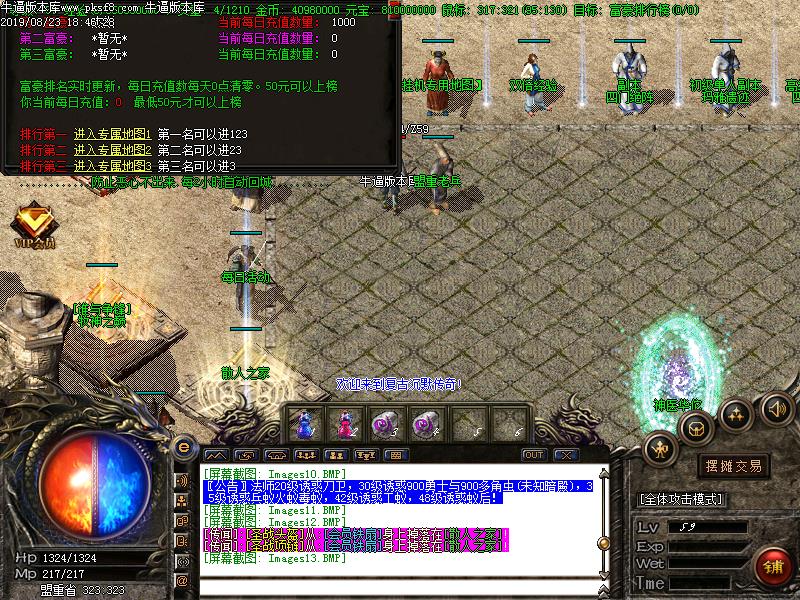The height and width of the screenshot is (600, 800).
Task: Switch the 全体攻击模式 attack mode label
Action: point(681,499)
